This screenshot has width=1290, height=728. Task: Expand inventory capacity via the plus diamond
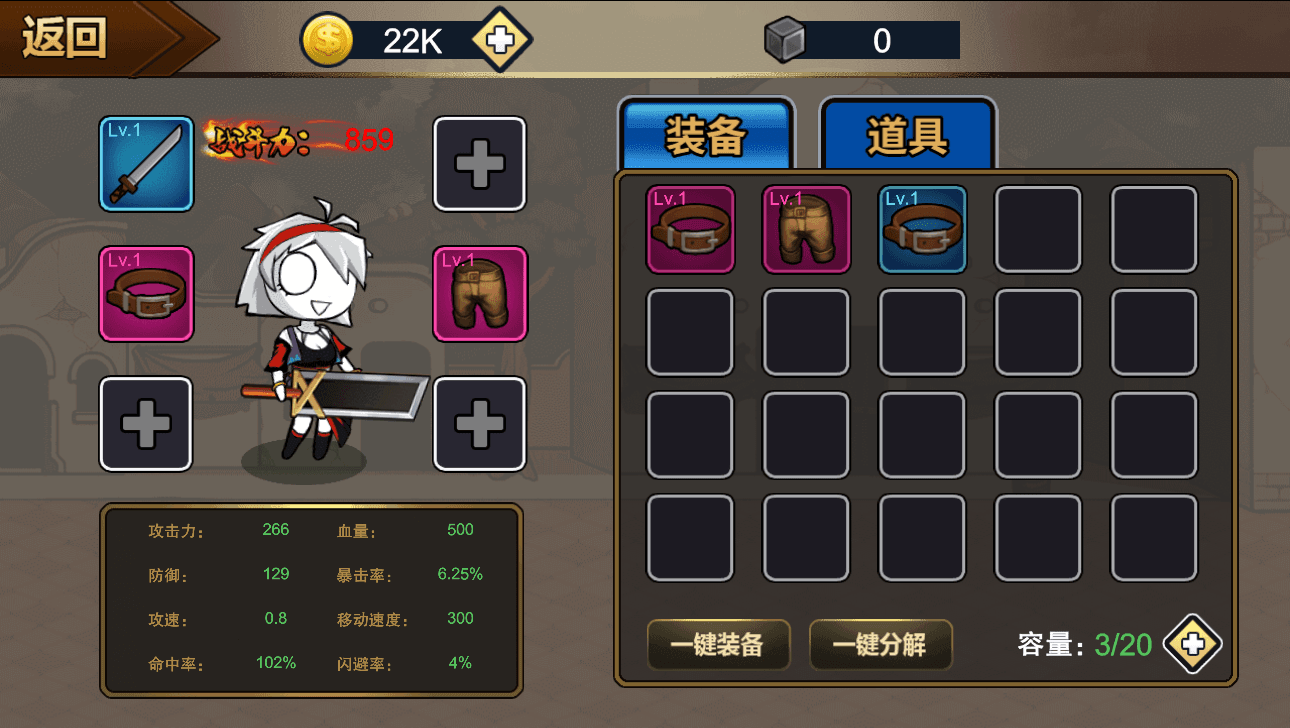point(1190,645)
